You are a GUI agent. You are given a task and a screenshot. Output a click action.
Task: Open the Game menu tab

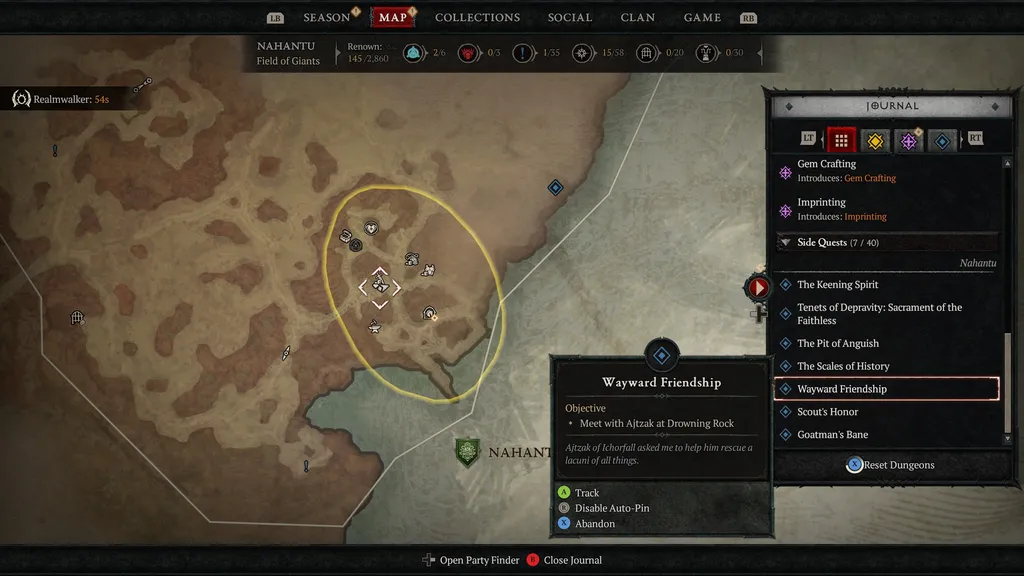pyautogui.click(x=702, y=18)
